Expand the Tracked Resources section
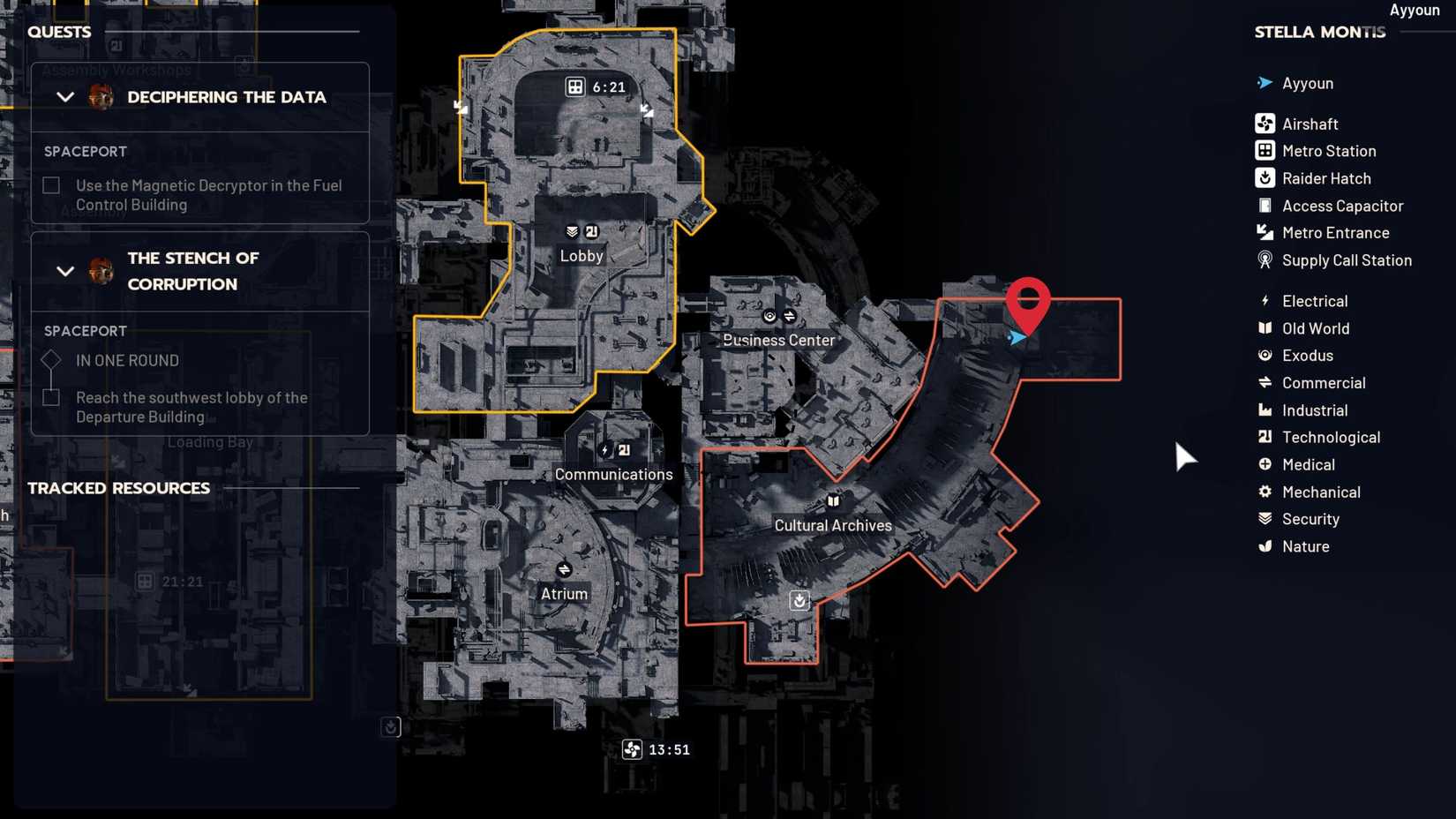 [118, 487]
